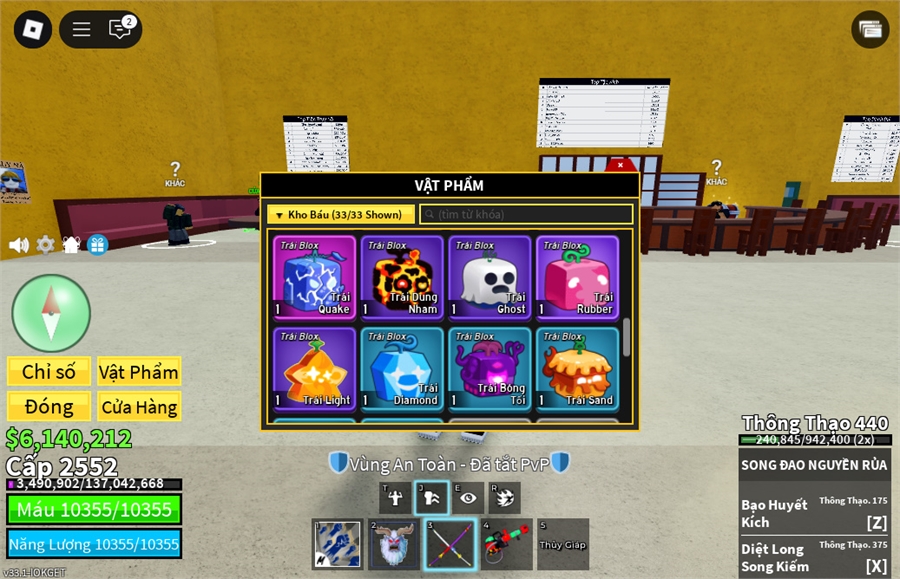900x579 pixels.
Task: Choose the Trái Dung Nham lava fruit
Action: [x=402, y=277]
